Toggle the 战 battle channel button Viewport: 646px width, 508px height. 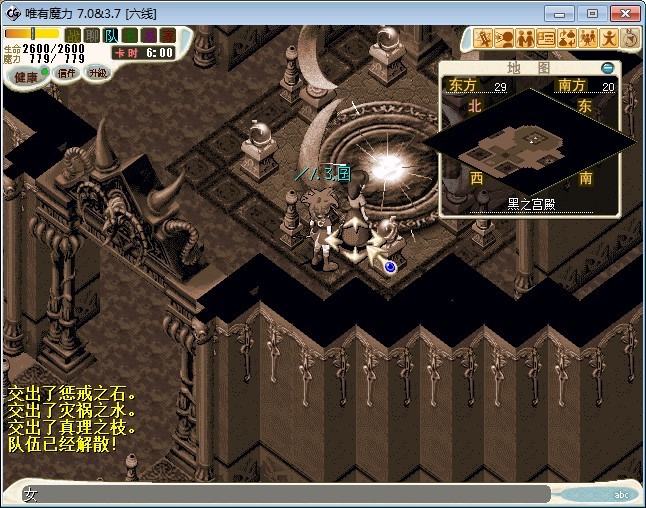[x=73, y=35]
